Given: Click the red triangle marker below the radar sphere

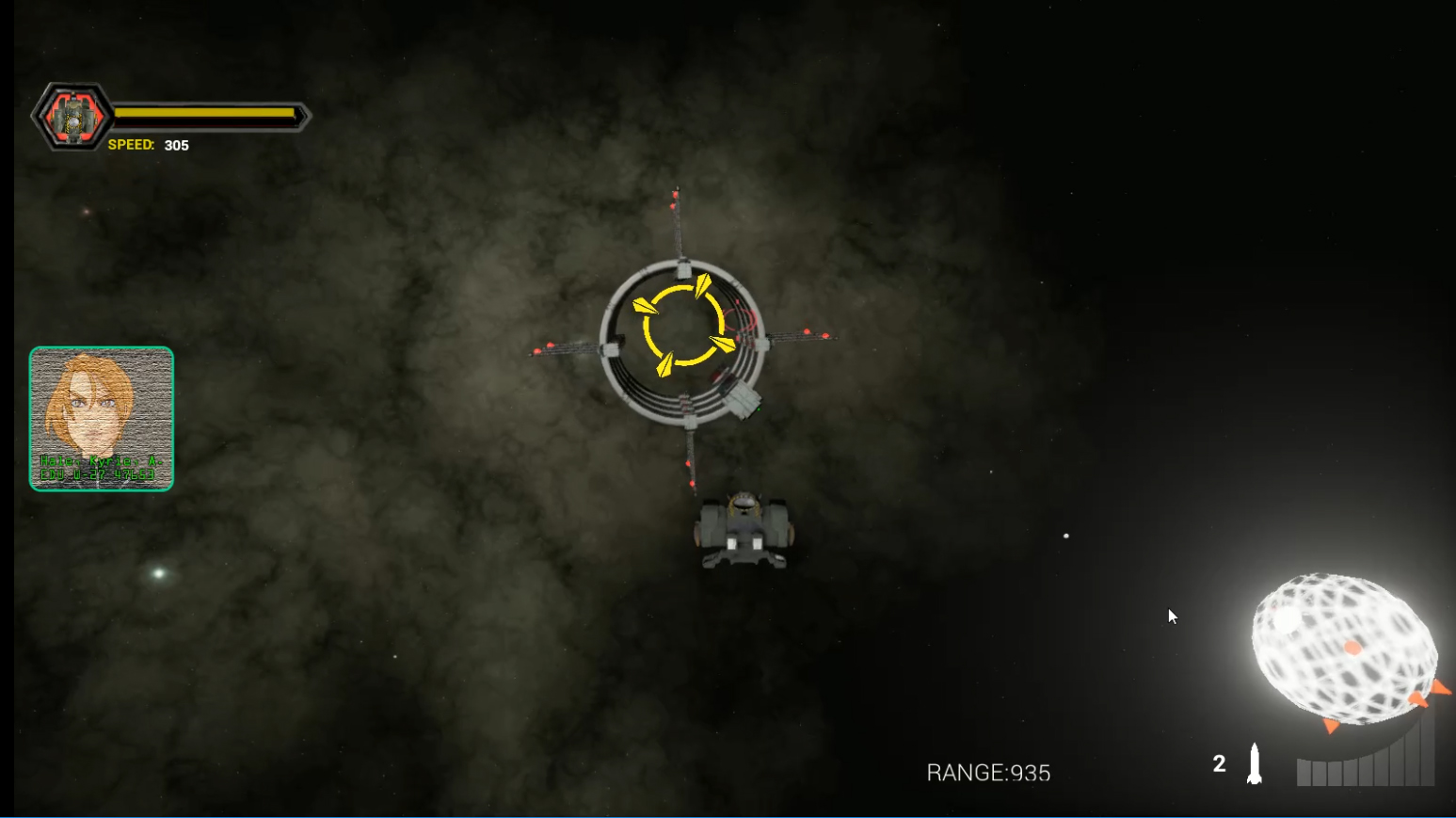Looking at the screenshot, I should pos(1330,727).
